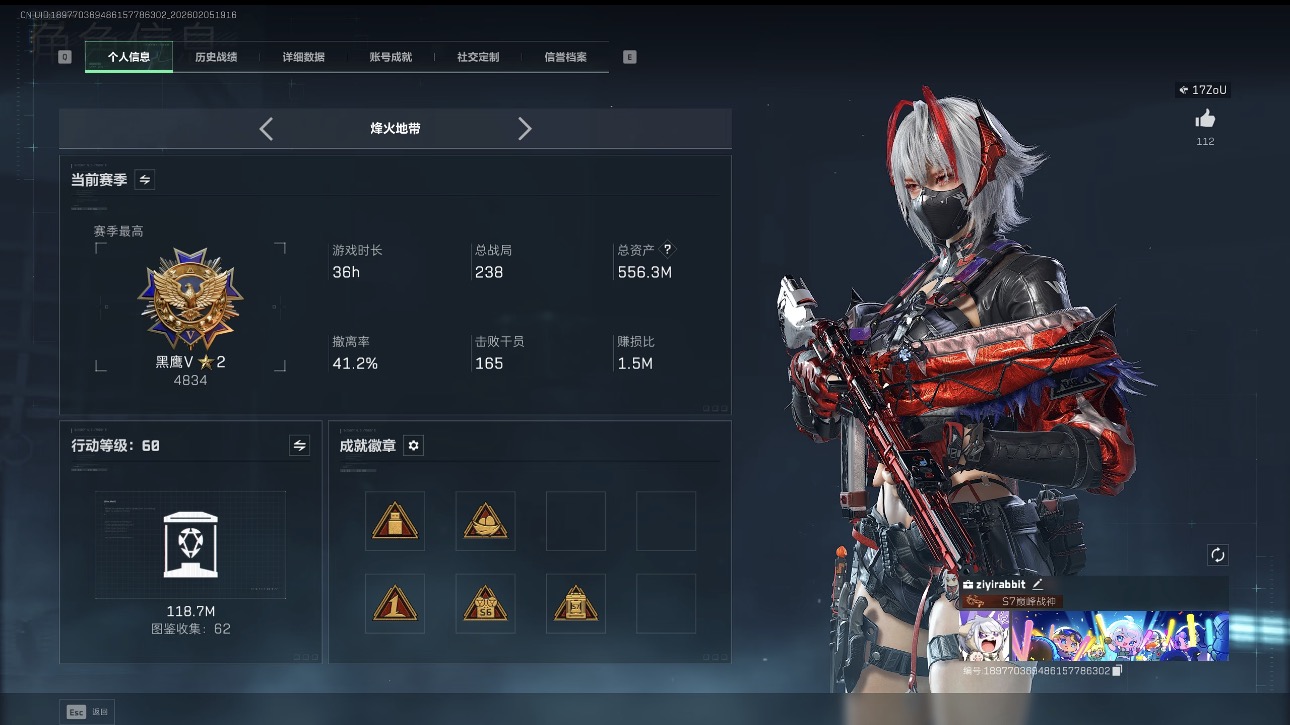1290x725 pixels.
Task: Open badge settings via the gear icon
Action: point(413,445)
